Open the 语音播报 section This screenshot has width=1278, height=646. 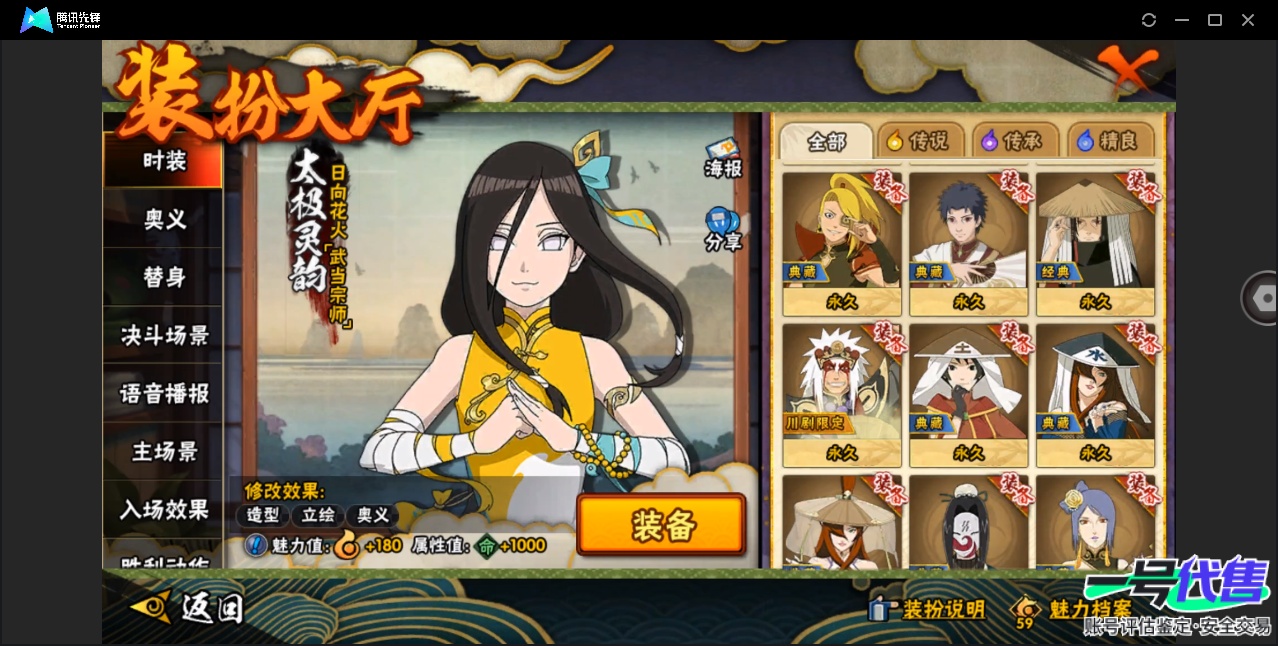pos(163,393)
